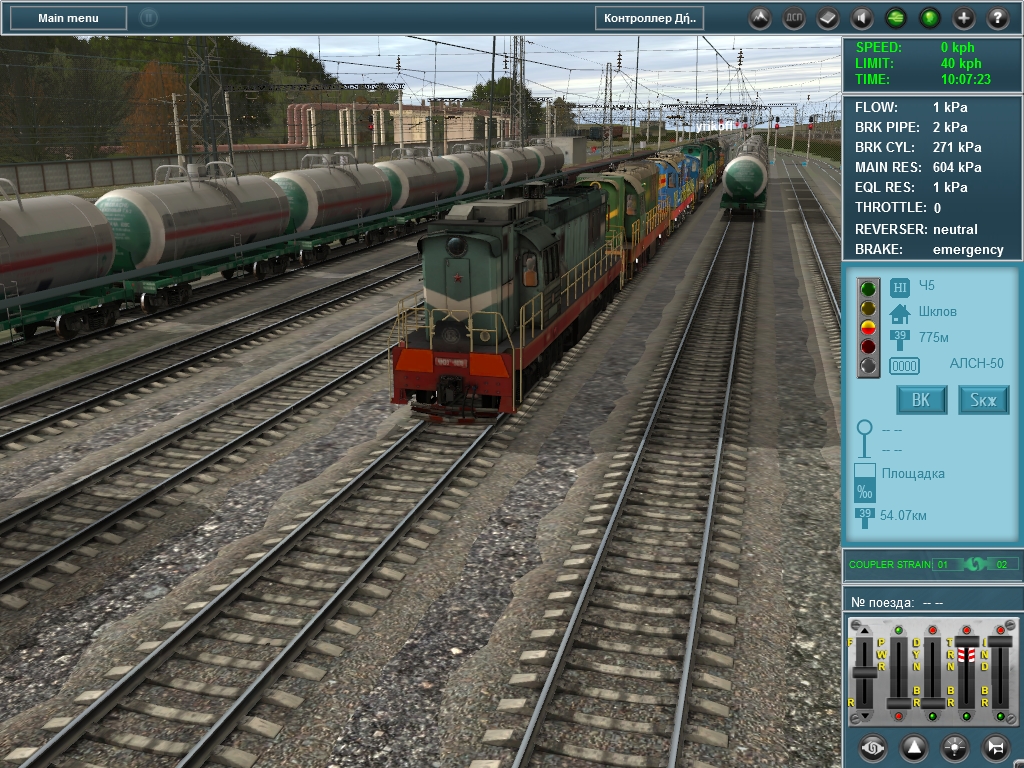This screenshot has height=768, width=1024.
Task: Click the round pause button
Action: tap(148, 17)
